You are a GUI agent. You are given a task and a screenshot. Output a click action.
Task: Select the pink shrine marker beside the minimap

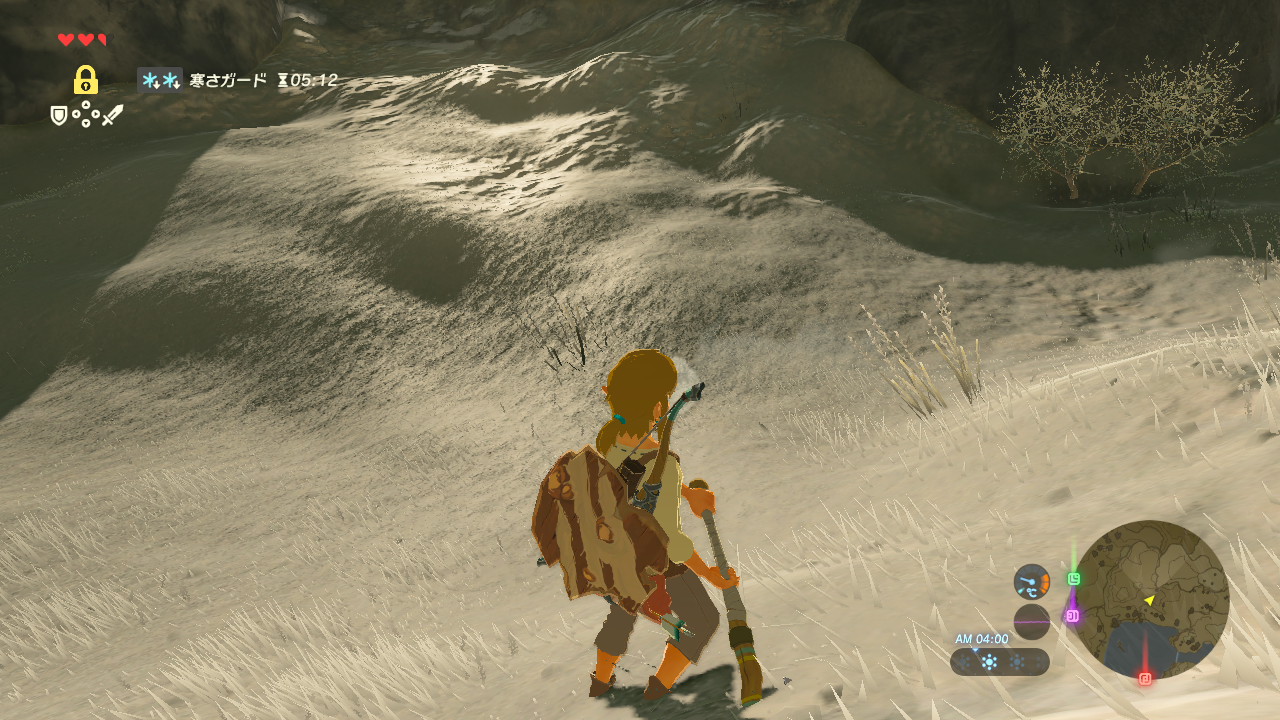(1072, 616)
